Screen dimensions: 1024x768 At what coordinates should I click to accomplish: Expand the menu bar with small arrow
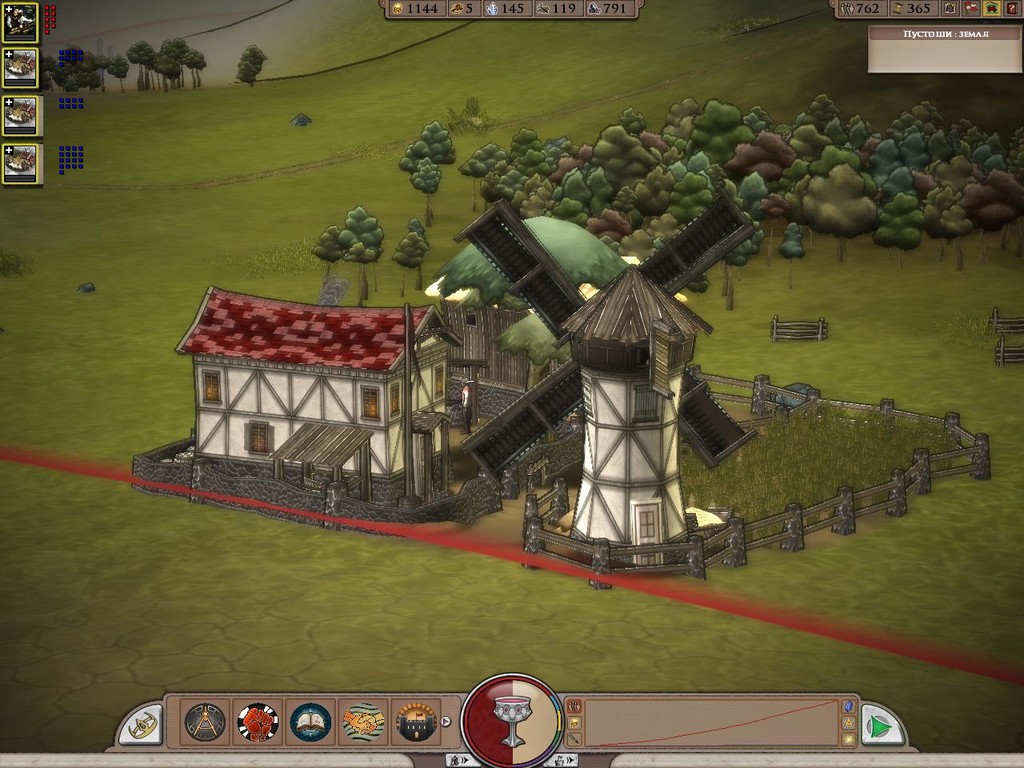point(446,721)
